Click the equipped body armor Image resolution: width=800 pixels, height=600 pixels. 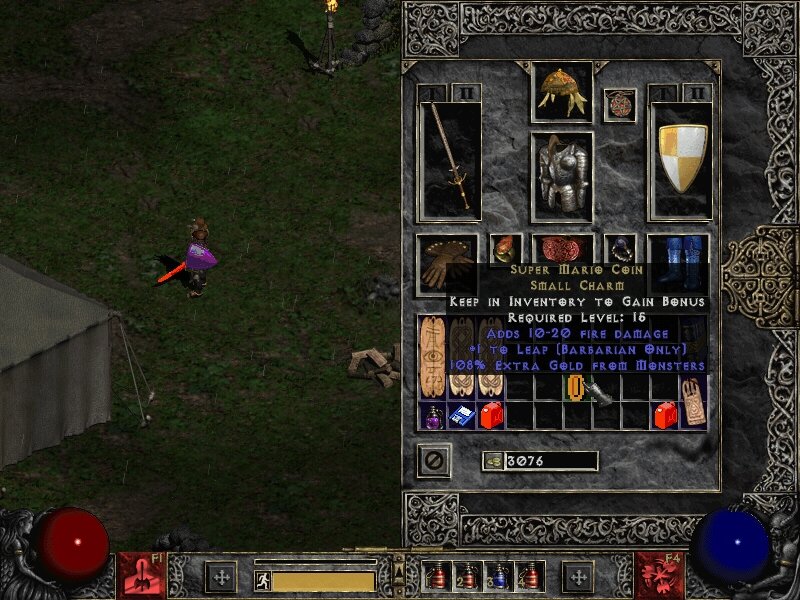[561, 176]
